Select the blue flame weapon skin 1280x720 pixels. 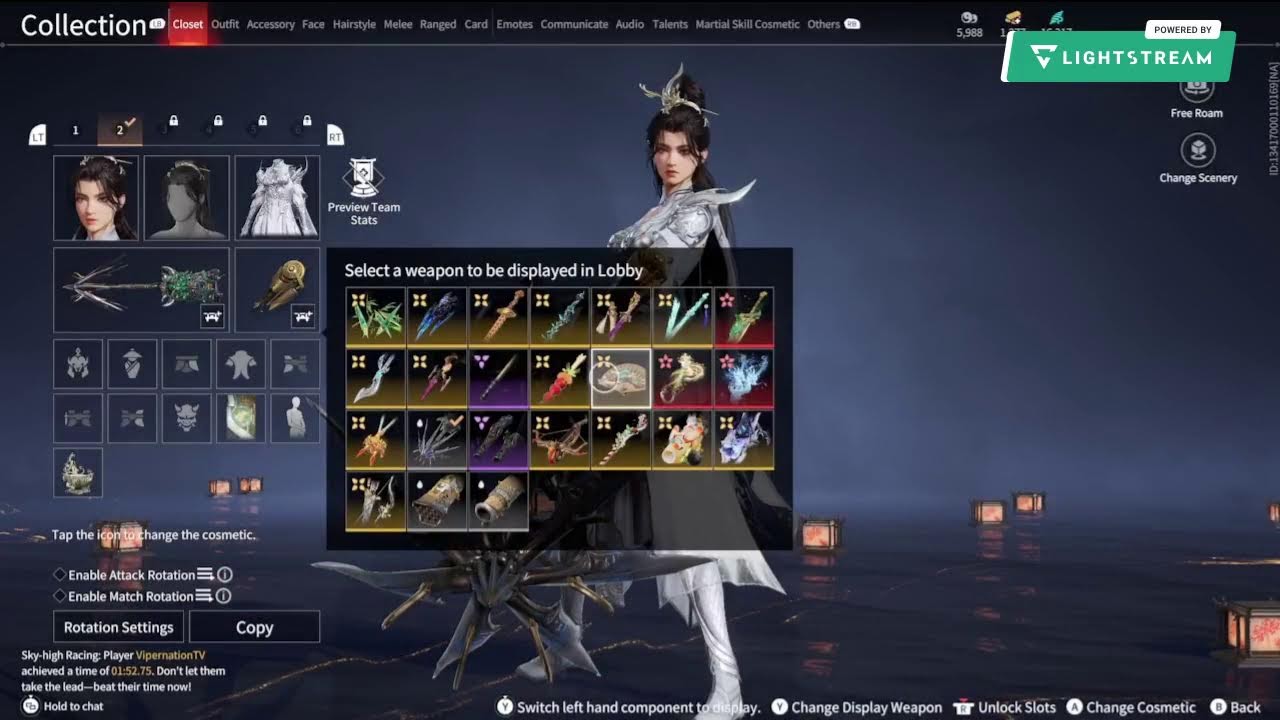pos(743,376)
